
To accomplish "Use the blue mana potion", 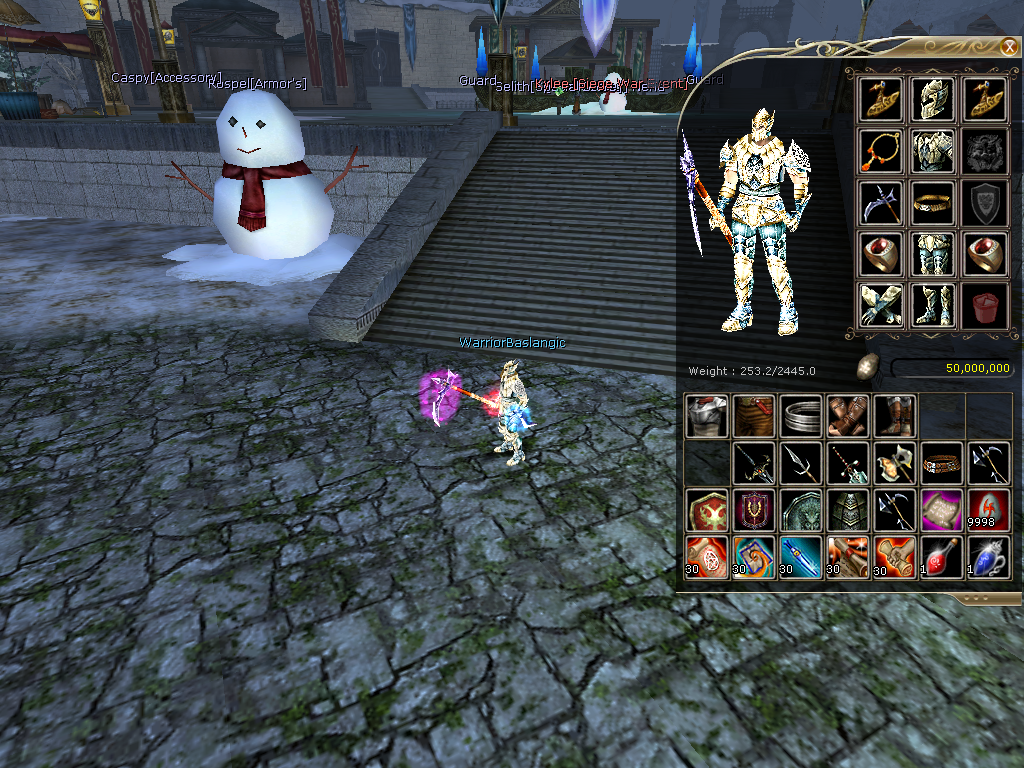I will (x=989, y=557).
